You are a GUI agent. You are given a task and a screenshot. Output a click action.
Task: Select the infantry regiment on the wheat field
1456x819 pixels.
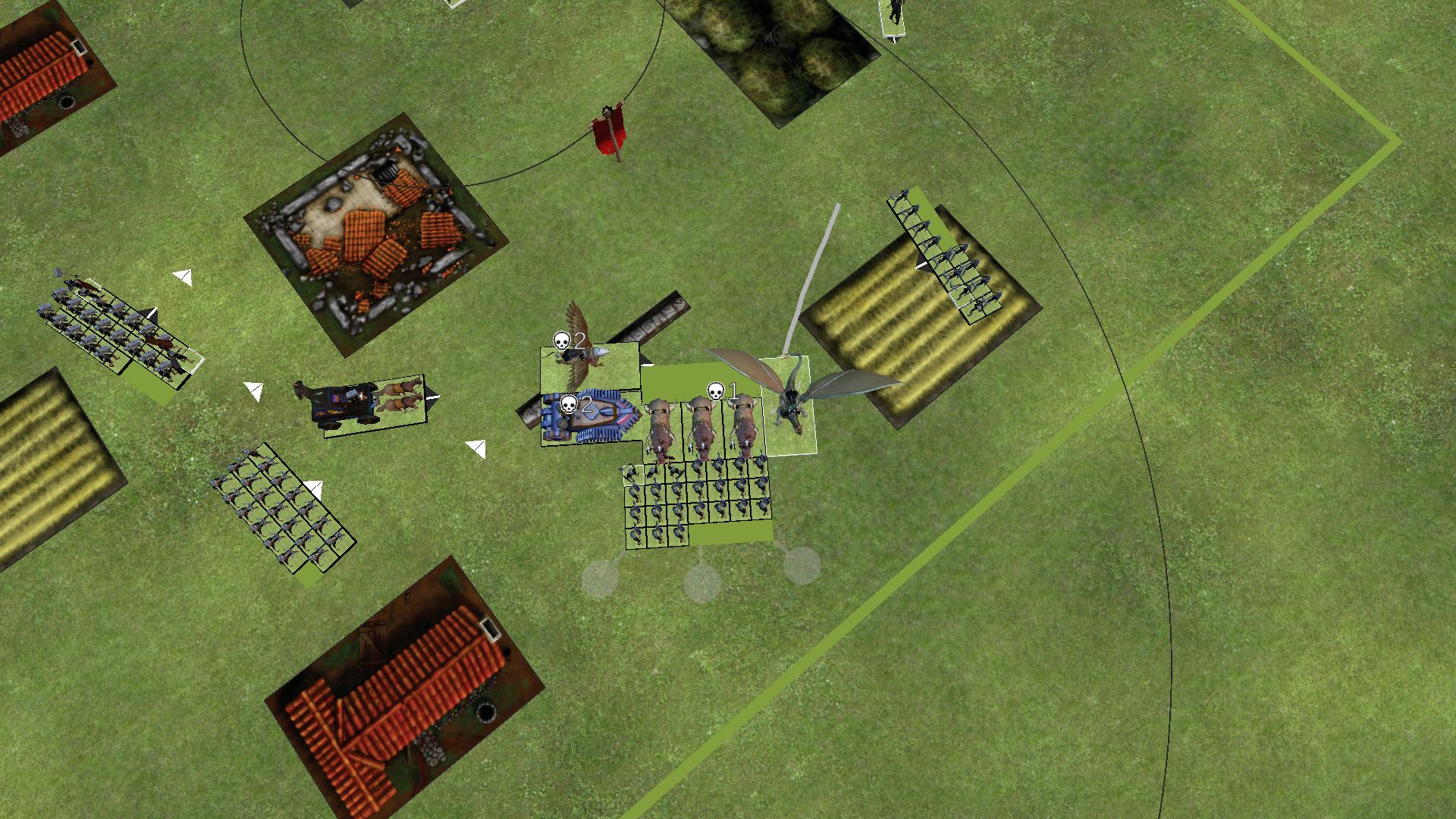point(945,256)
